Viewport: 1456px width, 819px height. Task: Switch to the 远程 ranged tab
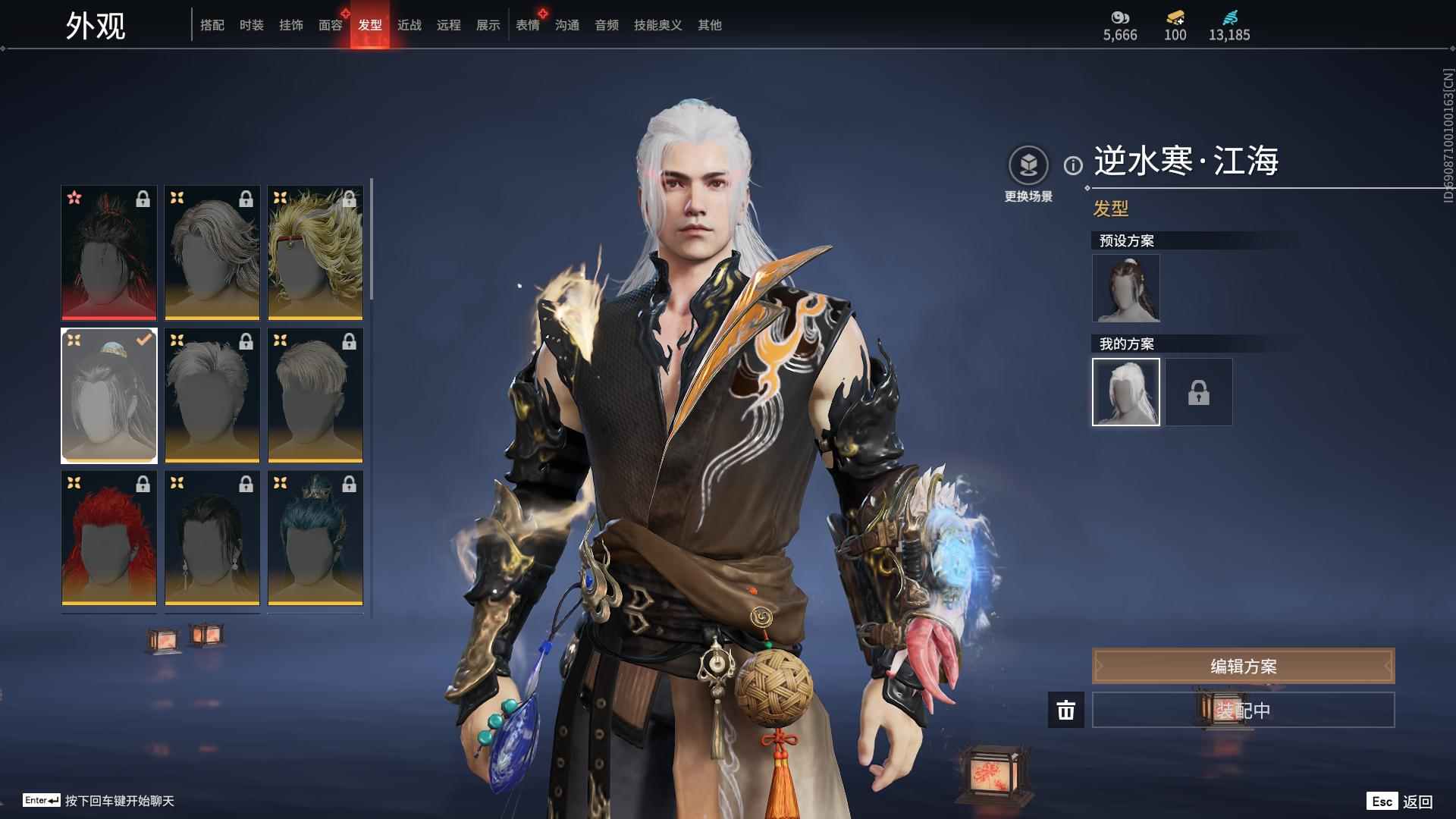pyautogui.click(x=449, y=25)
